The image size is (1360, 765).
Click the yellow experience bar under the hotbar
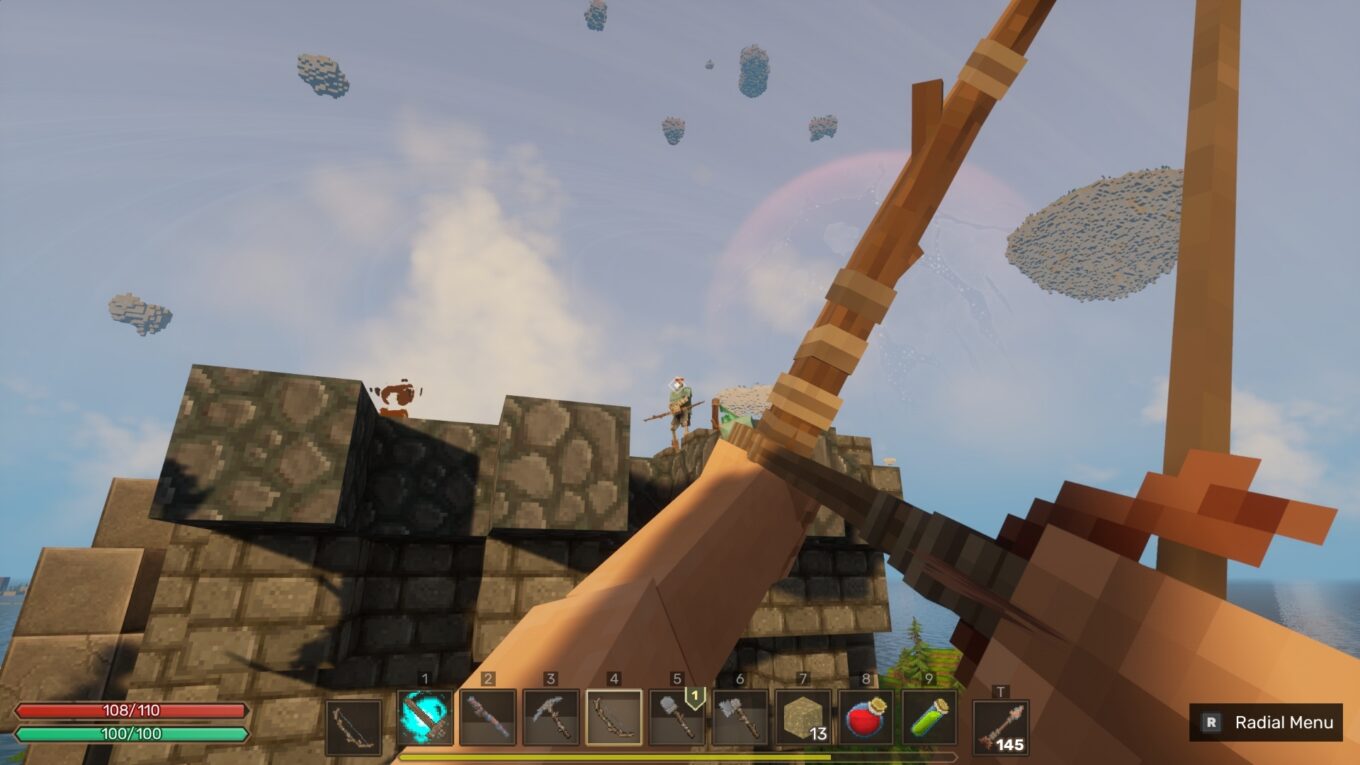pos(680,756)
